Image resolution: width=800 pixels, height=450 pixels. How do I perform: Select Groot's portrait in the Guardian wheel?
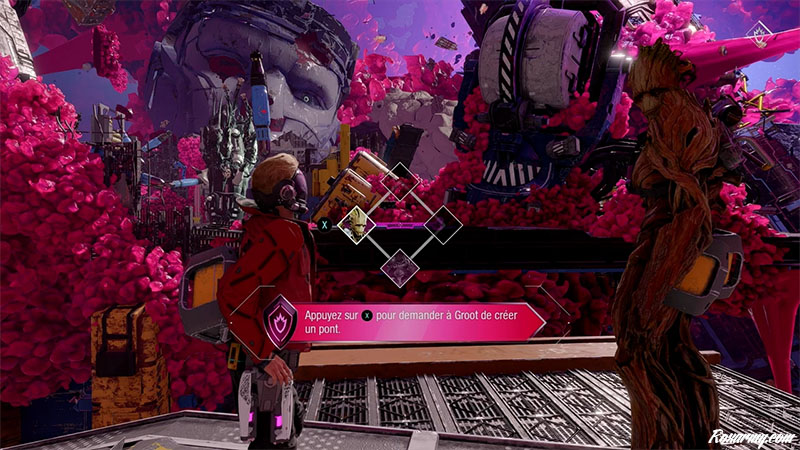[x=357, y=224]
